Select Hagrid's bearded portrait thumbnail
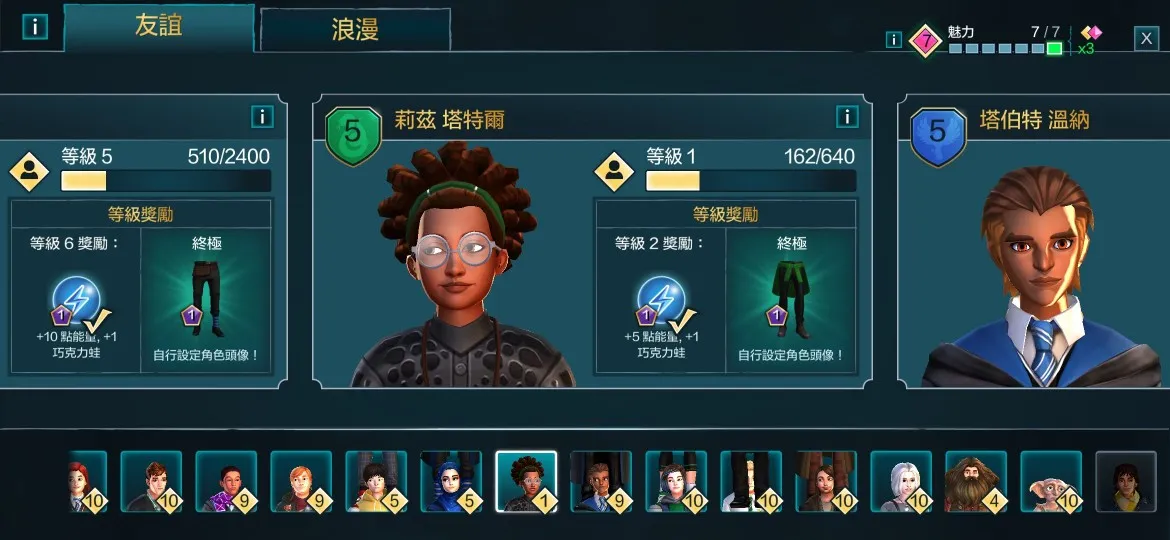1170x540 pixels. 976,481
